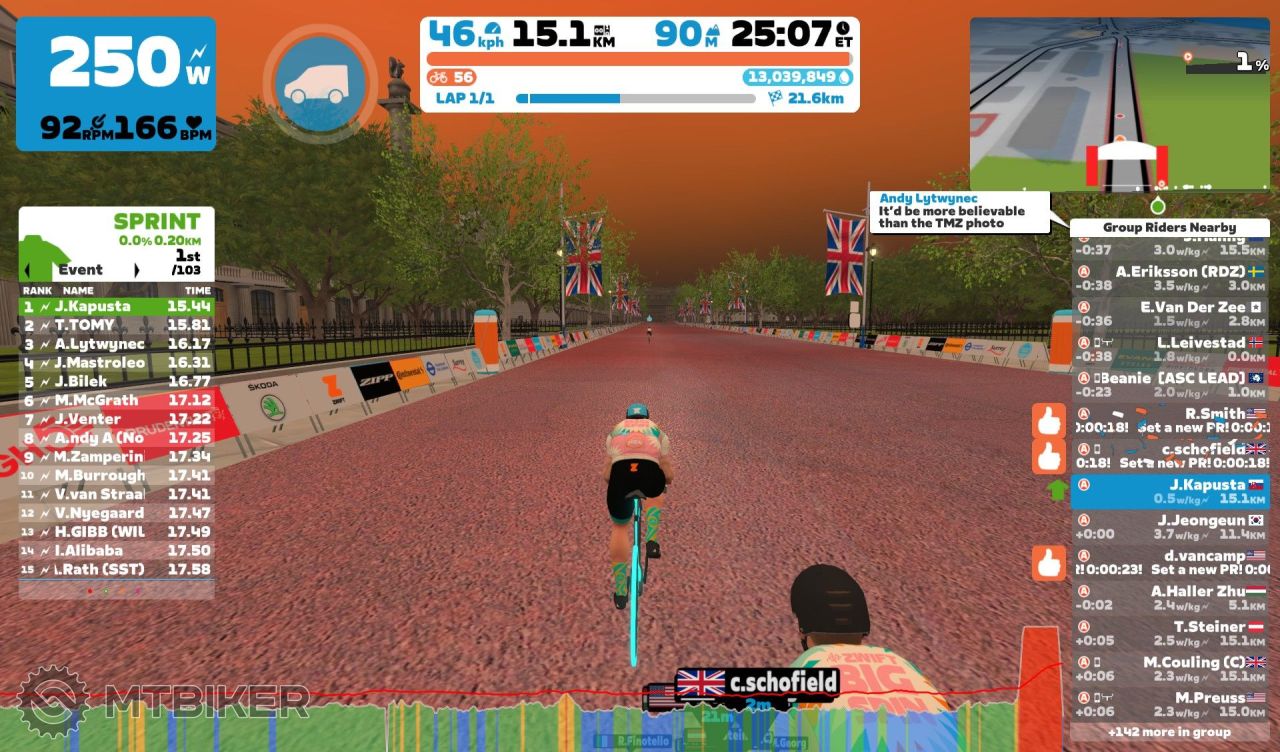Select M.Preuss rider row
1280x752 pixels.
1169,704
